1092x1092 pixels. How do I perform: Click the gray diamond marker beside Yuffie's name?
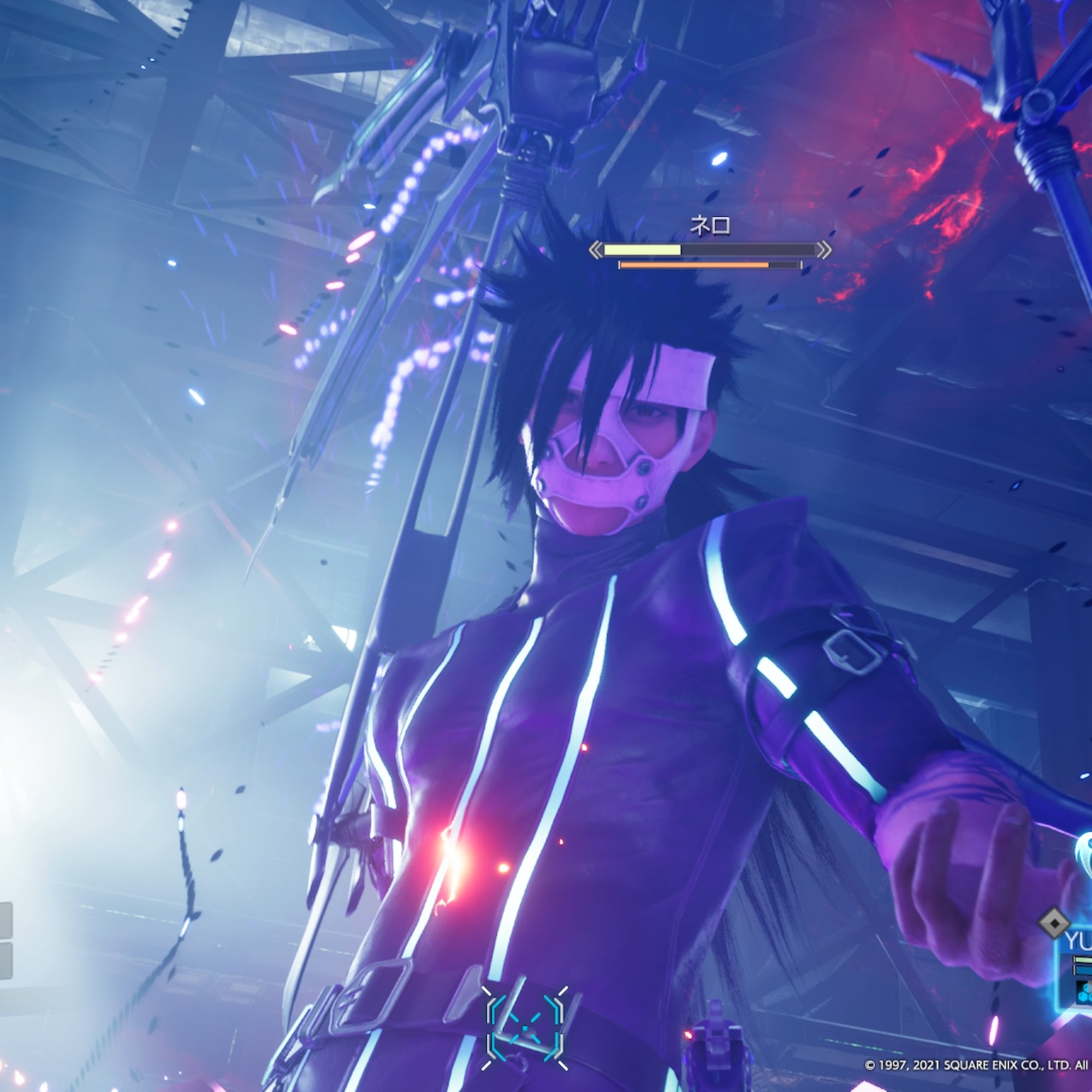pos(1055,924)
